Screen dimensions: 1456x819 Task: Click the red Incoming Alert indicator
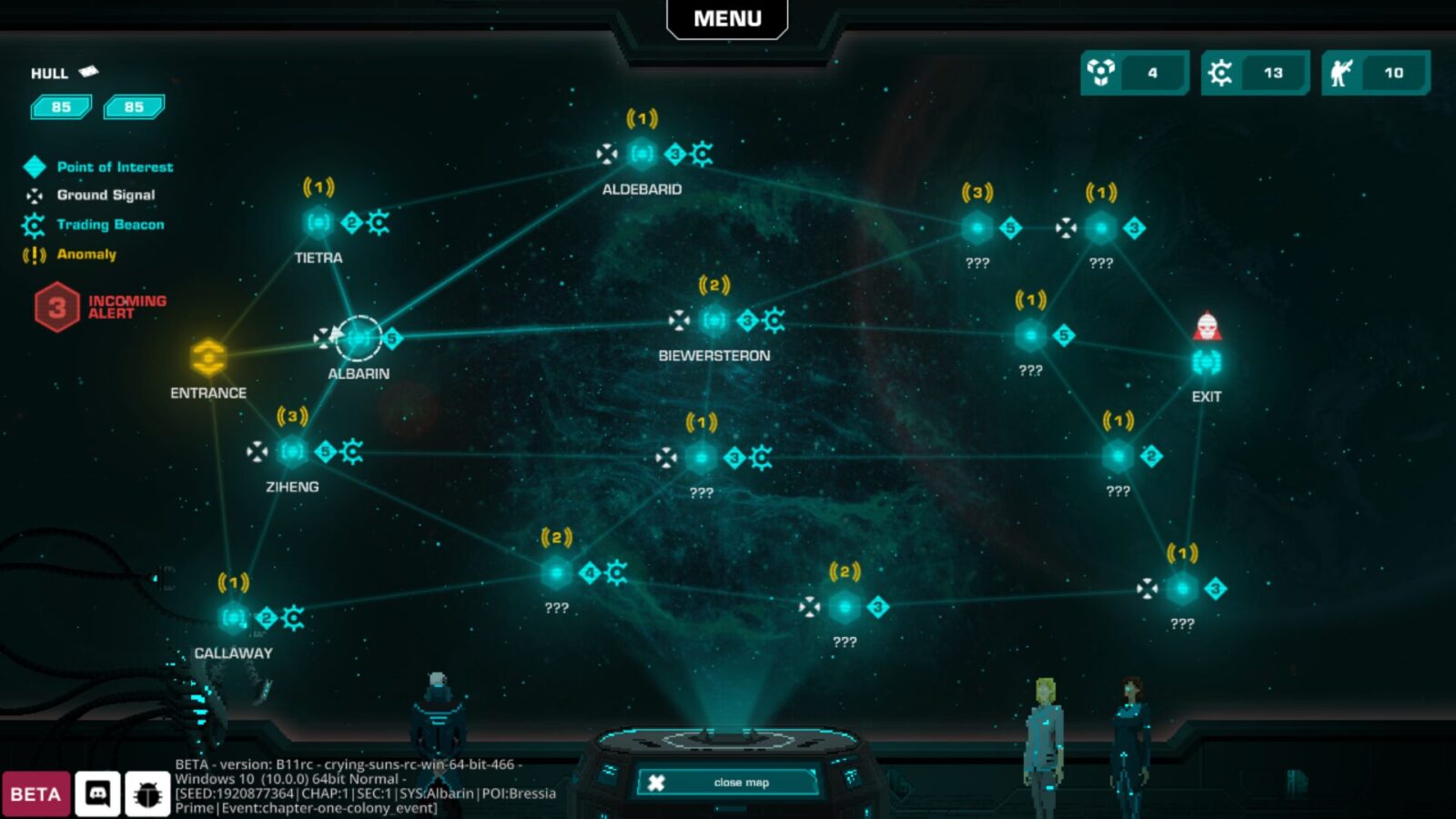(x=57, y=308)
